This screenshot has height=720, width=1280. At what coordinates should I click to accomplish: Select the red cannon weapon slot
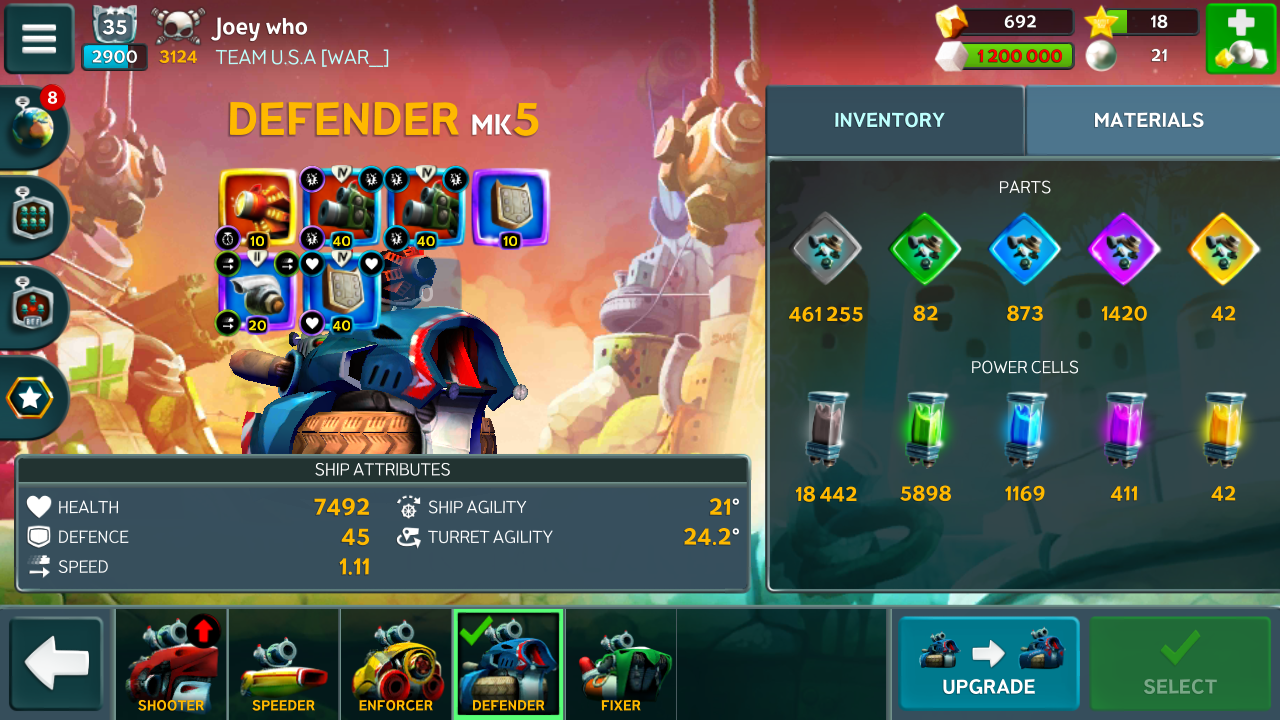[x=257, y=207]
